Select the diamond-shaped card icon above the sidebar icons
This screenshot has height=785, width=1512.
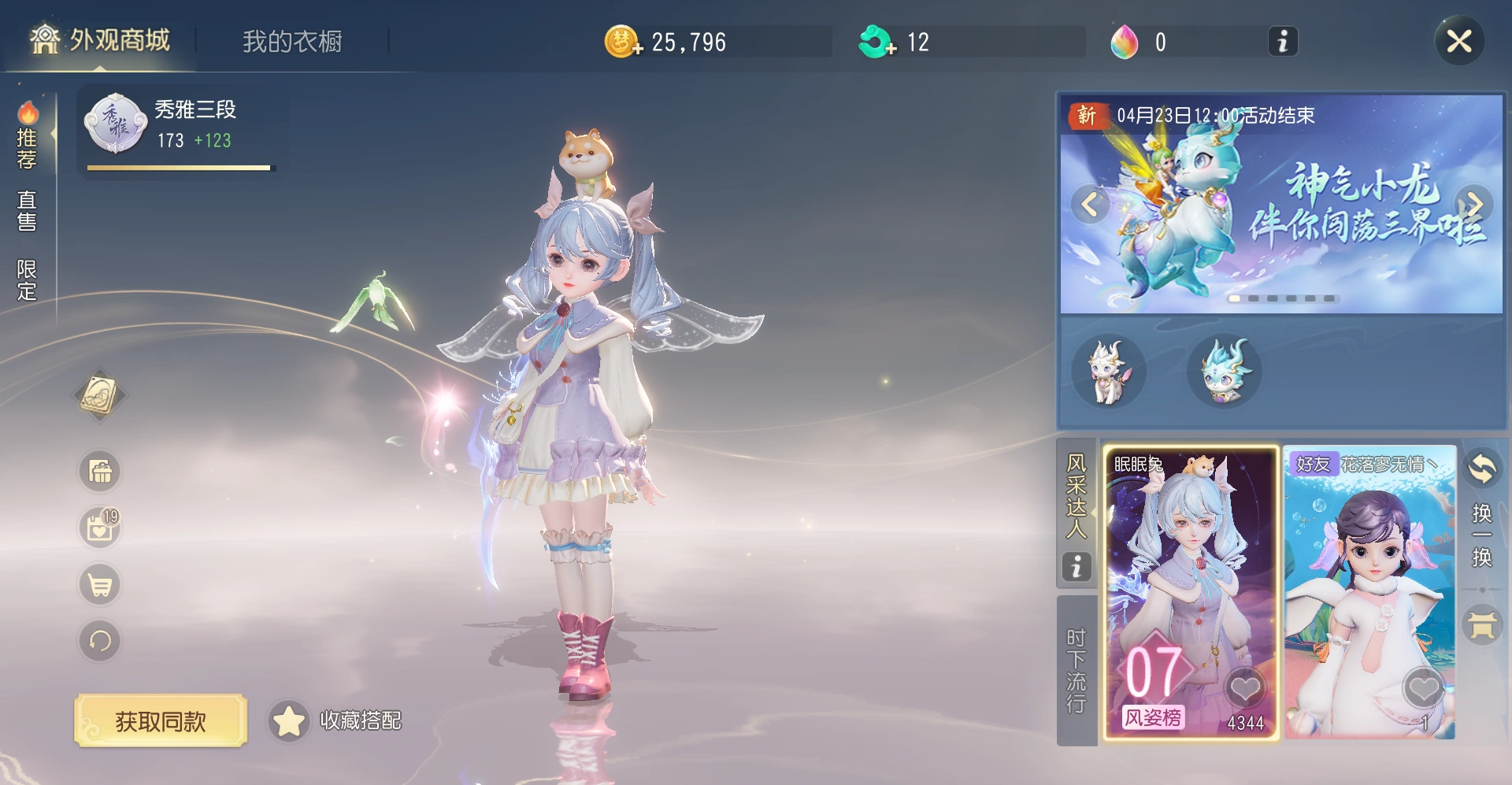99,394
